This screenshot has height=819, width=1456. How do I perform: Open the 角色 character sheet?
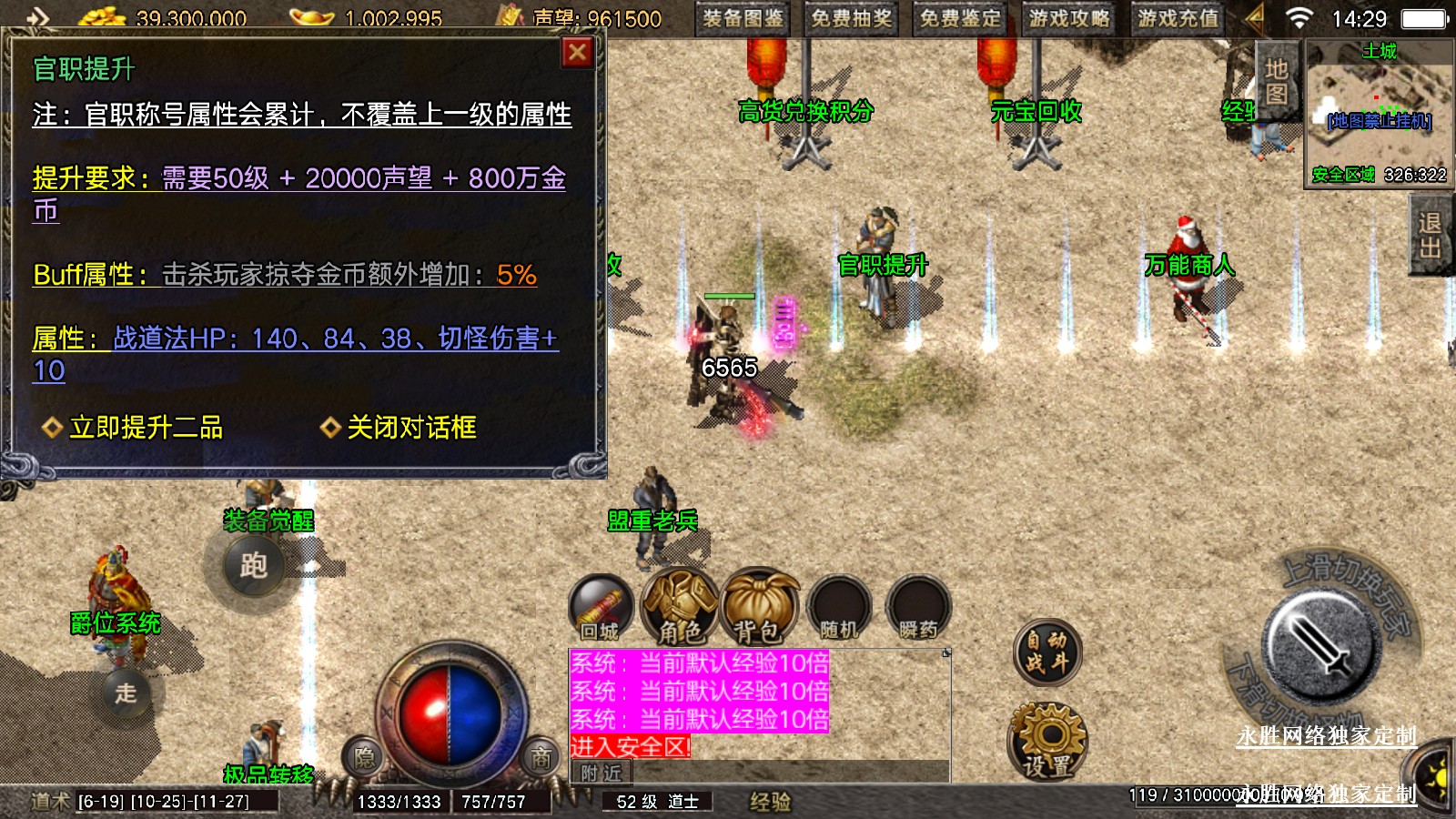pyautogui.click(x=680, y=607)
